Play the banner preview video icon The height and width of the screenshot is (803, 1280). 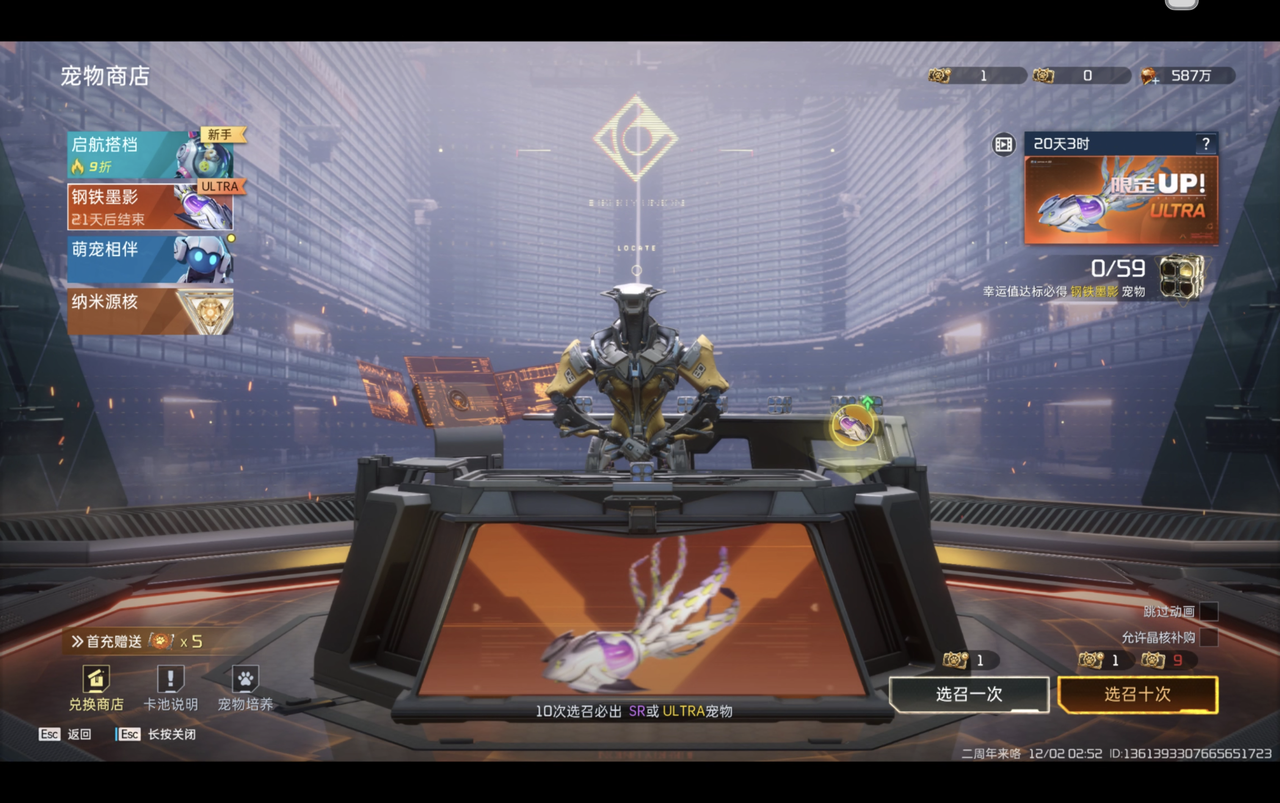click(1003, 145)
